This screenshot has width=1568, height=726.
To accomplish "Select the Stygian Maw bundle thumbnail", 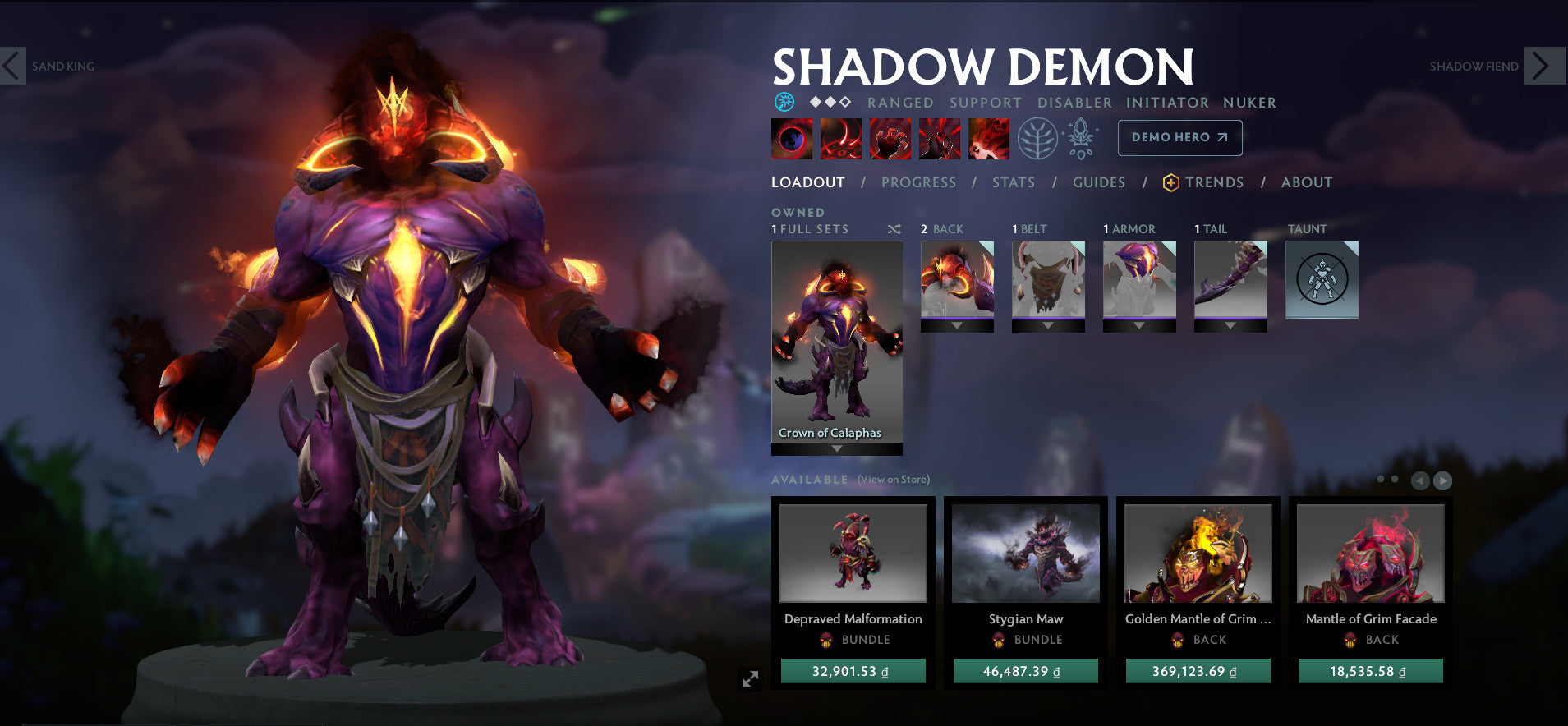I will point(1025,554).
